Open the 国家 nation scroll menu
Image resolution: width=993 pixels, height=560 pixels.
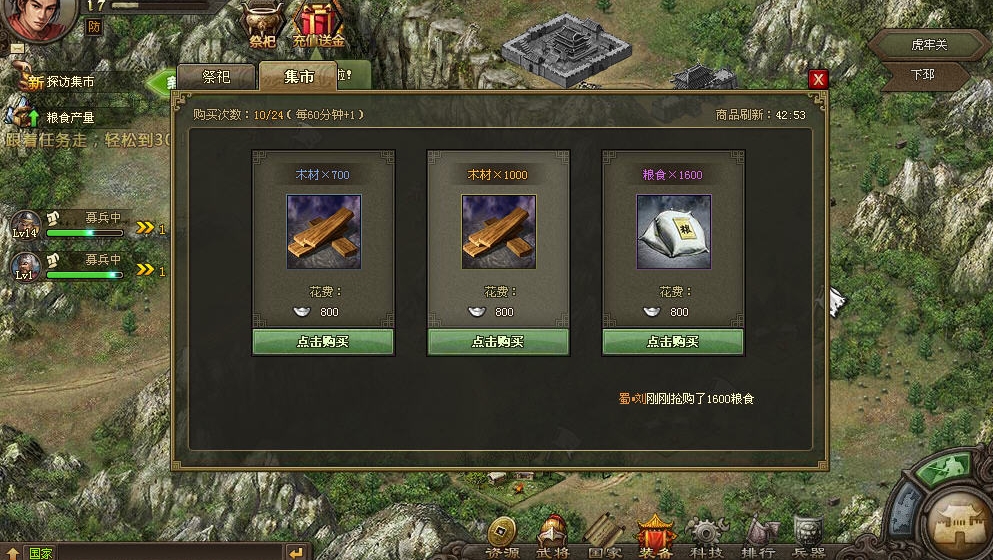pyautogui.click(x=604, y=537)
